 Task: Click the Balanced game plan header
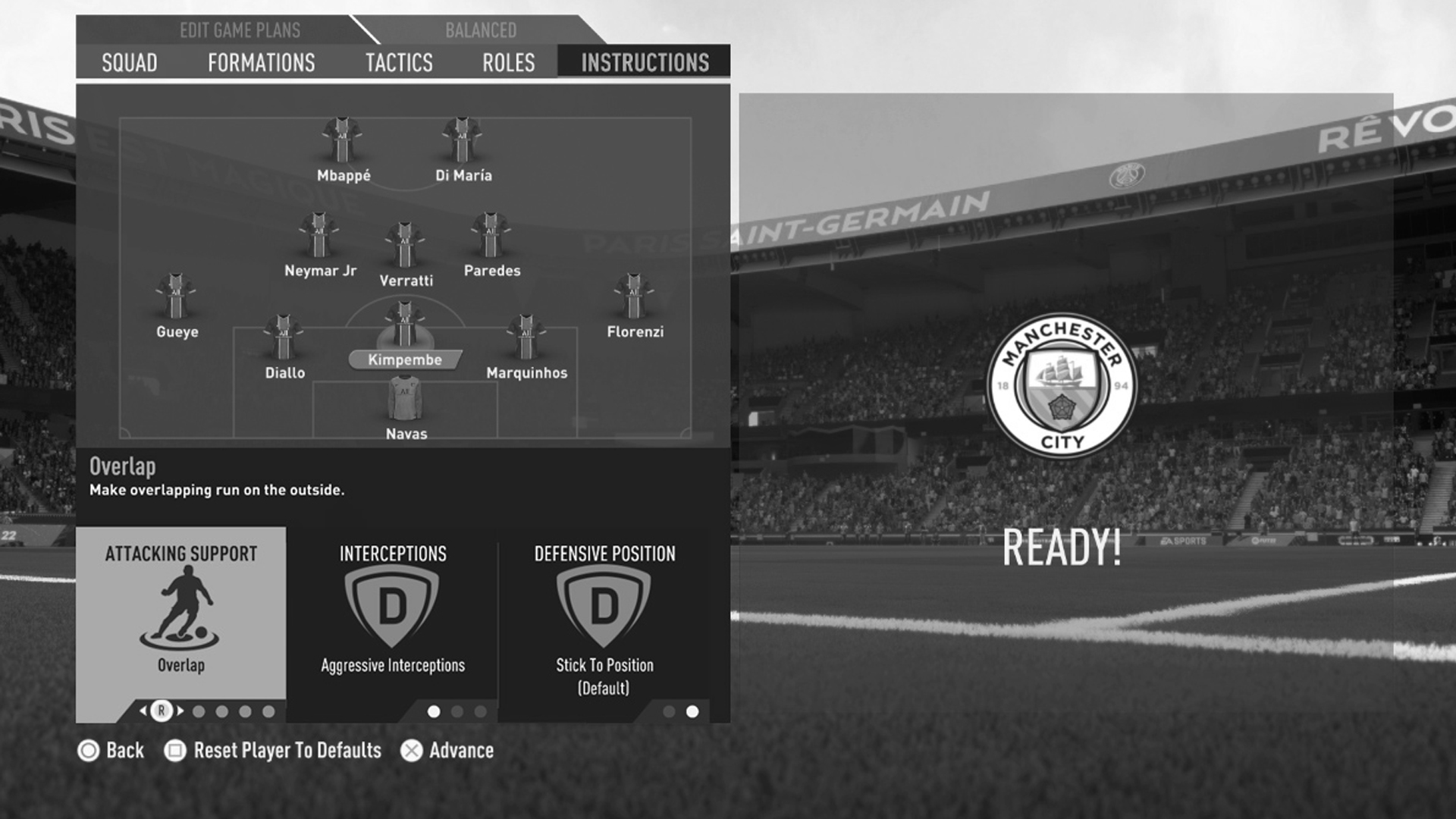tap(479, 30)
